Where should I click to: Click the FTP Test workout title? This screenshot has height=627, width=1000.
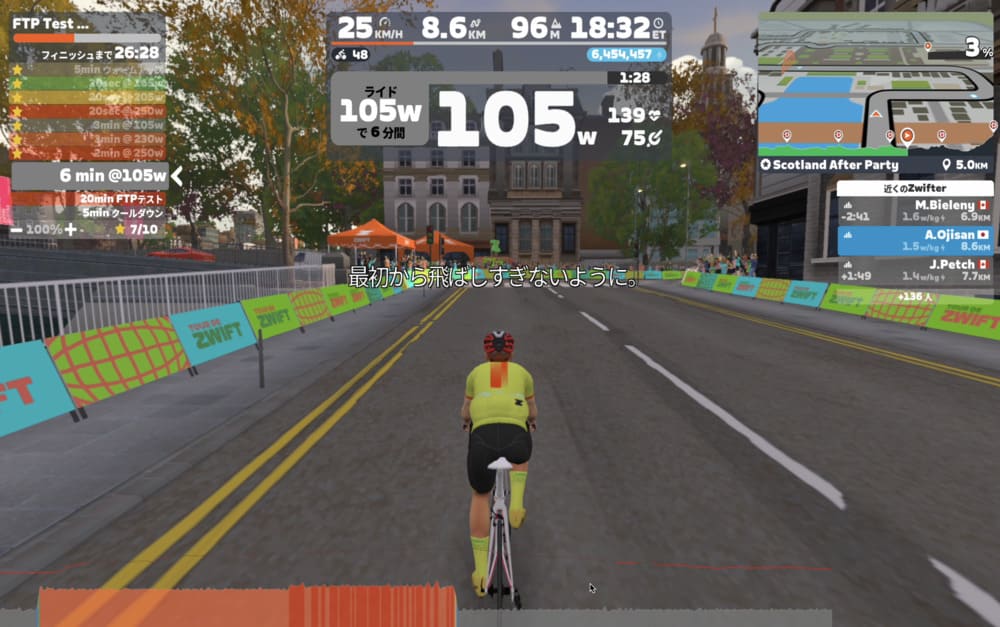coord(50,22)
